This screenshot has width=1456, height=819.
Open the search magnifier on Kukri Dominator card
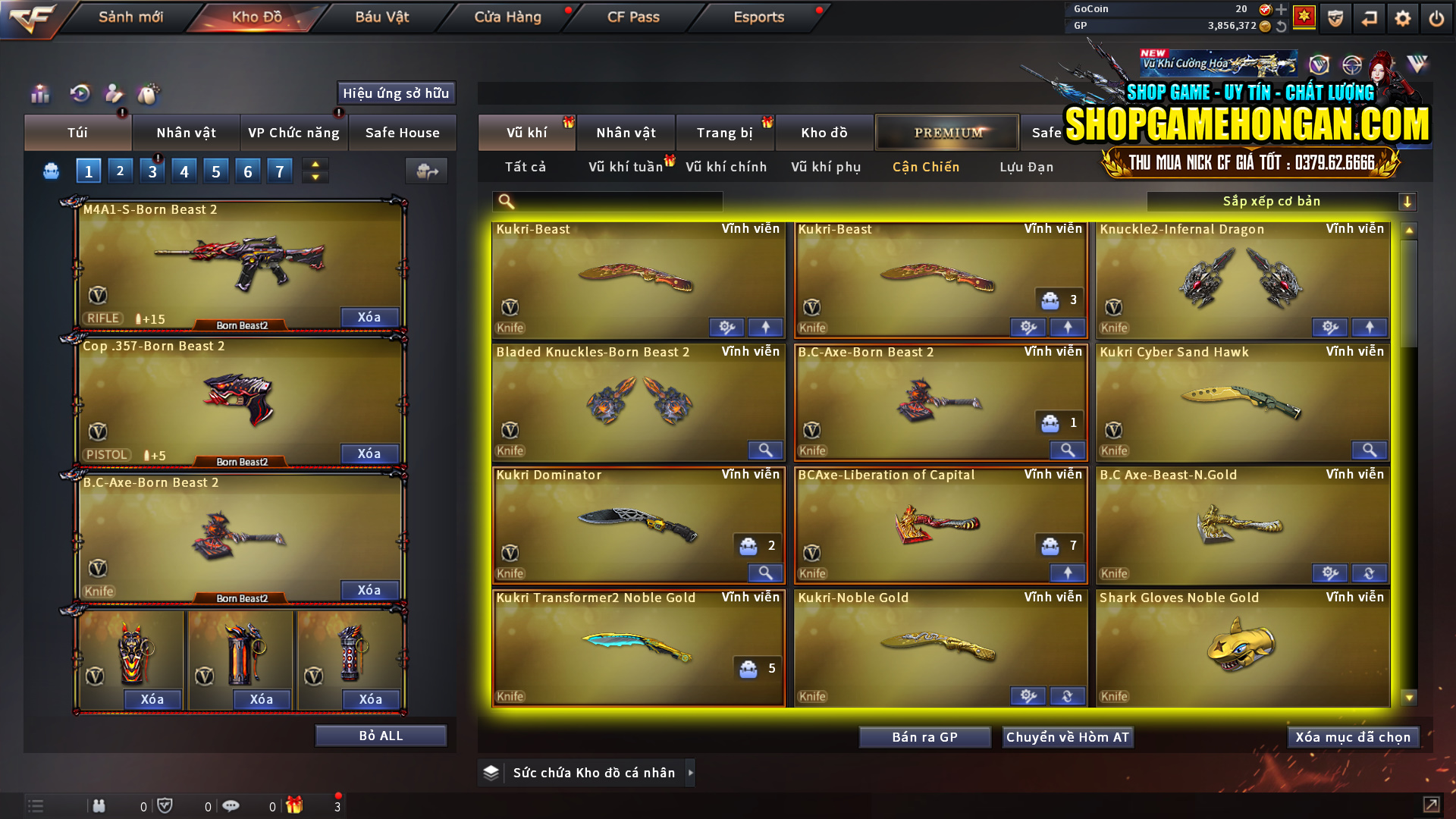tap(765, 573)
